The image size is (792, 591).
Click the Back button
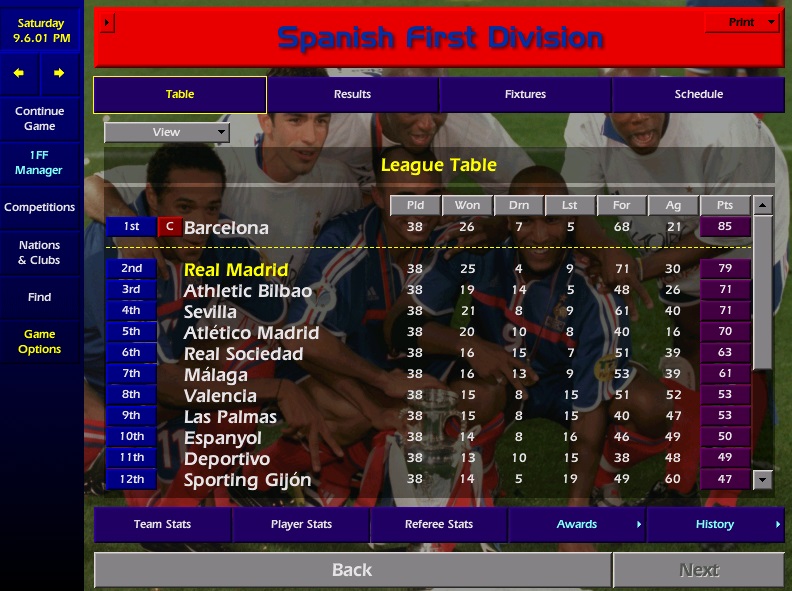coord(352,570)
